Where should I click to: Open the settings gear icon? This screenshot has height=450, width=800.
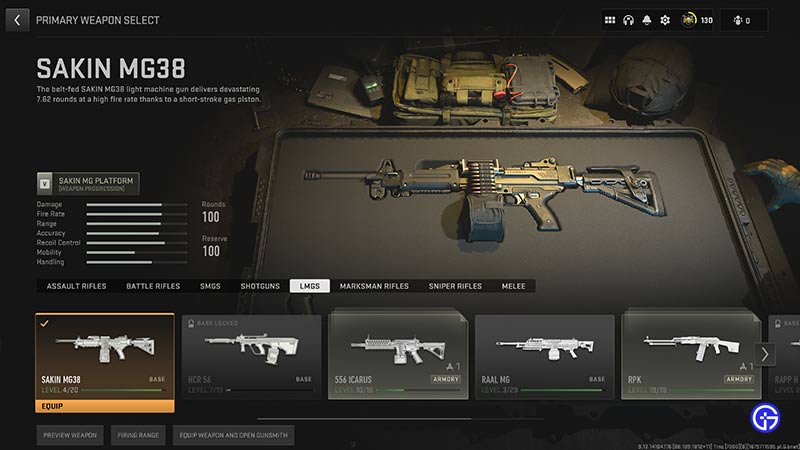(665, 19)
